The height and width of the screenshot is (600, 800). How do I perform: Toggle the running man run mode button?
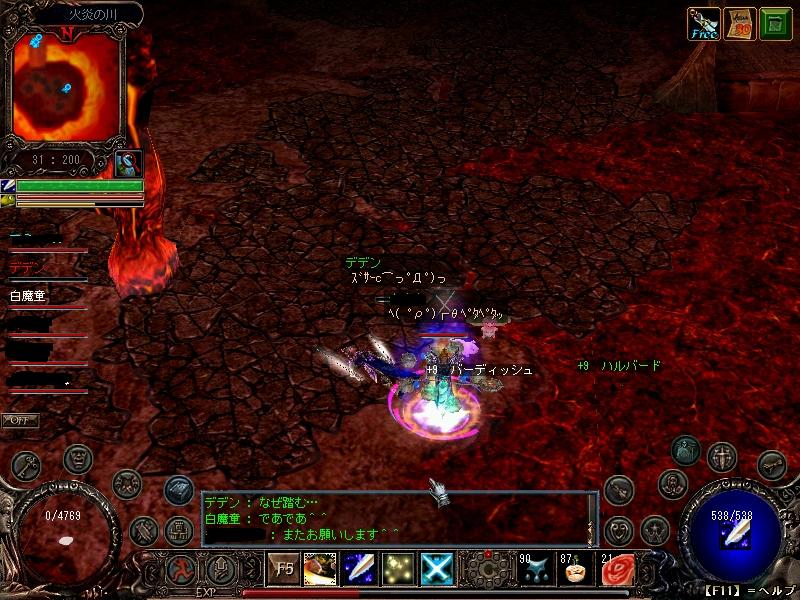183,571
